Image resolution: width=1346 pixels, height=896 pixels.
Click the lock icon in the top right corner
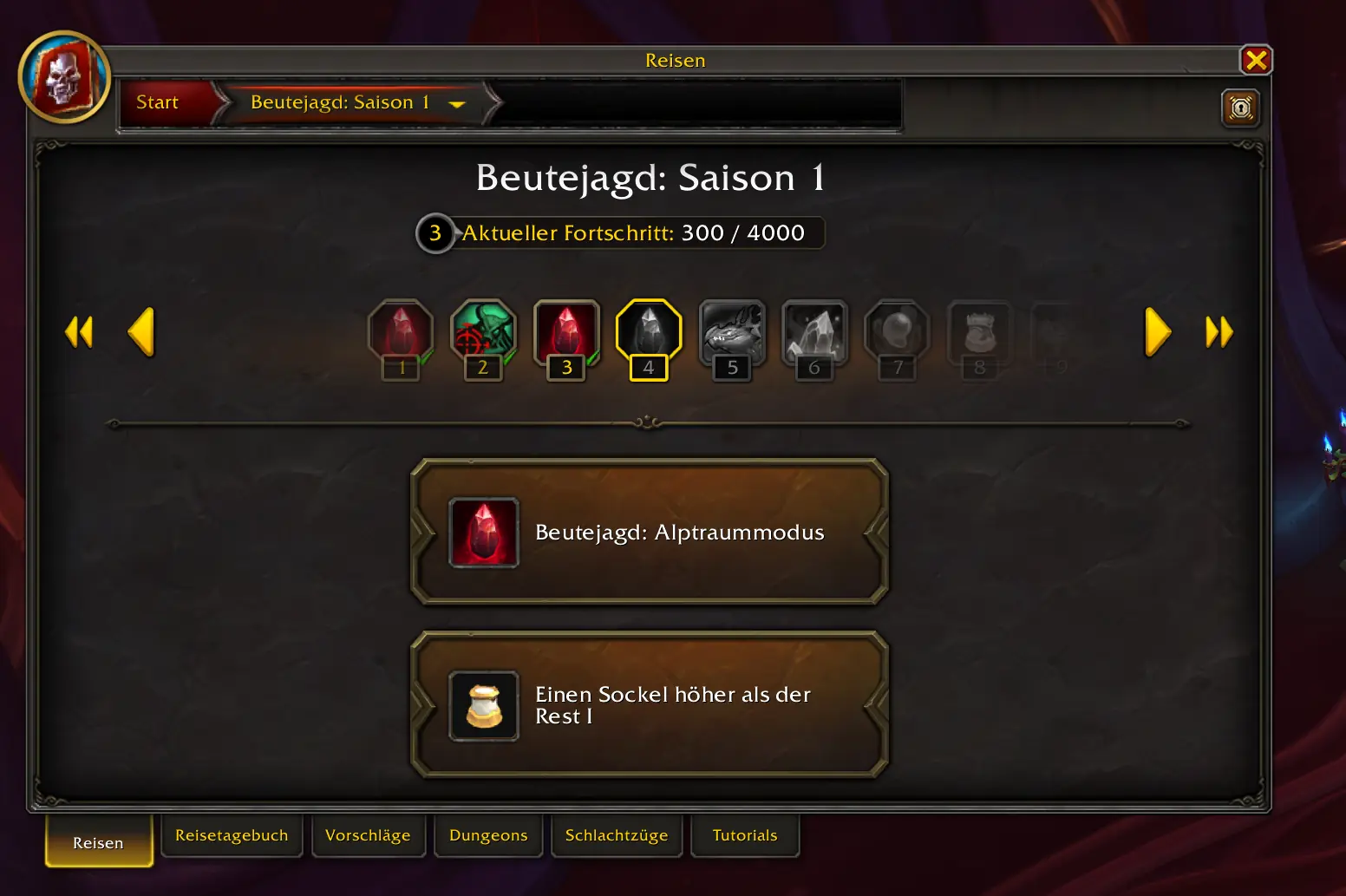point(1240,108)
